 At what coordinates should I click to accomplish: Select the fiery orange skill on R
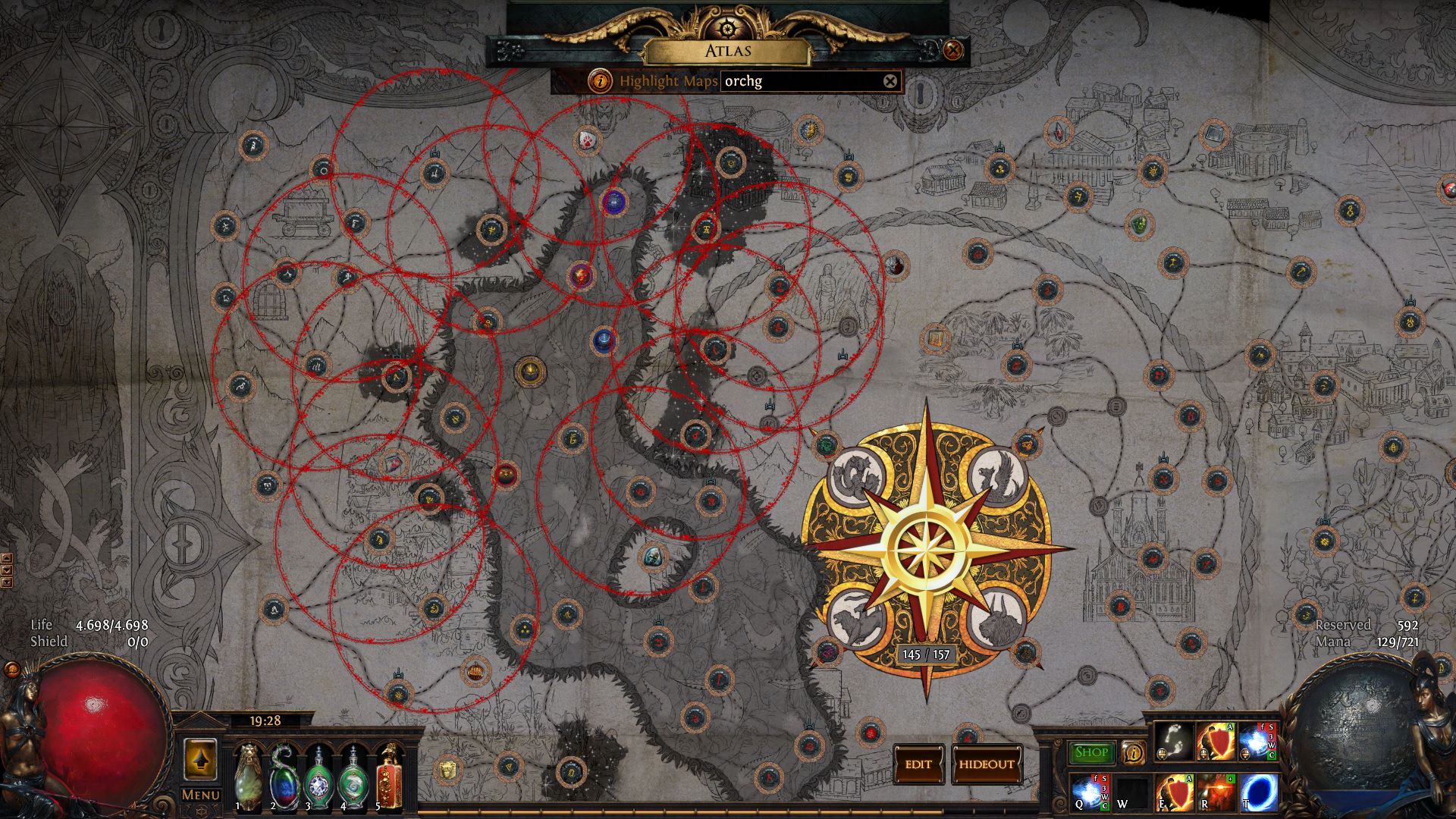click(1216, 792)
